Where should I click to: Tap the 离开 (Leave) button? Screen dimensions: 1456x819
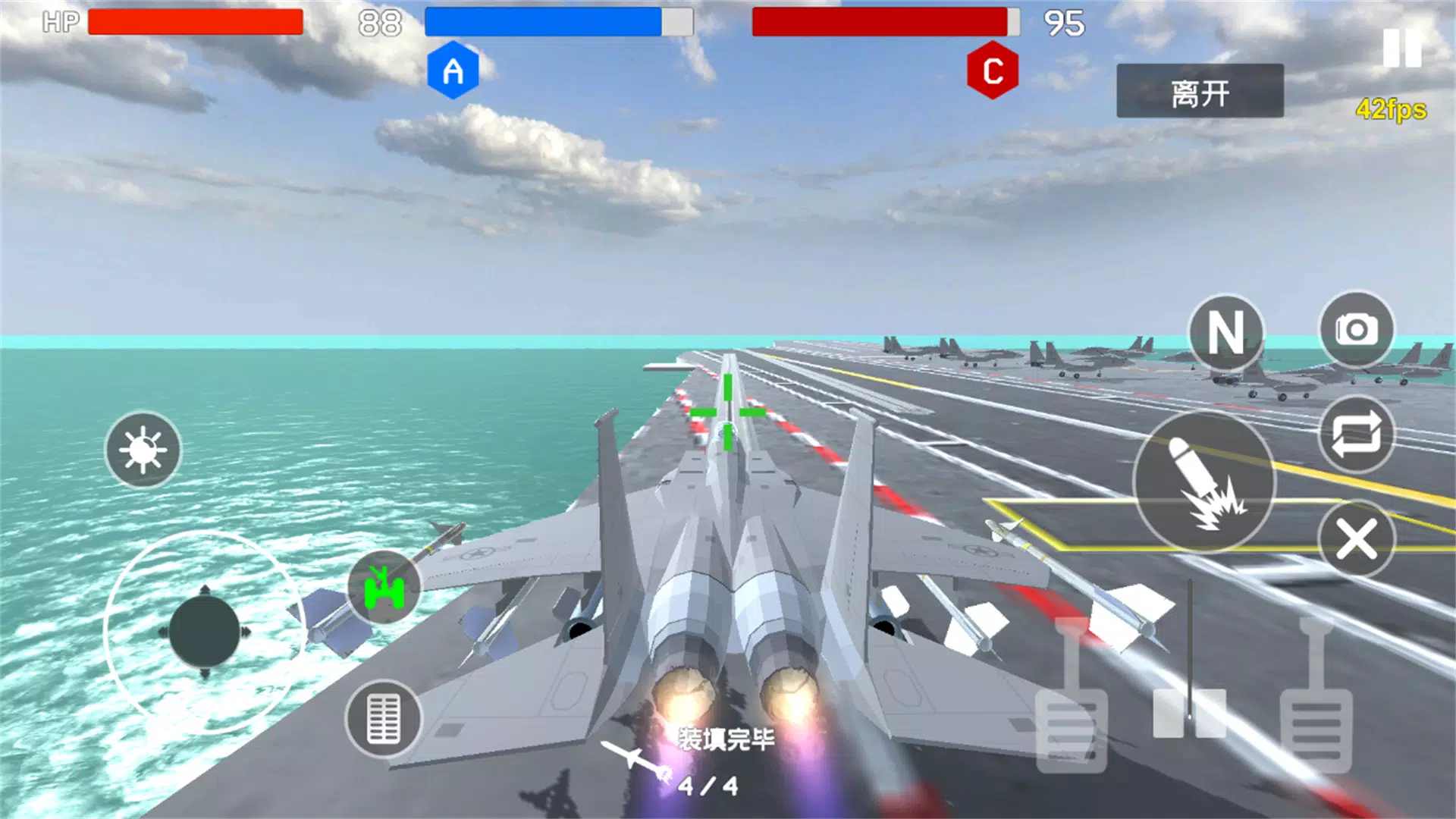(1200, 91)
